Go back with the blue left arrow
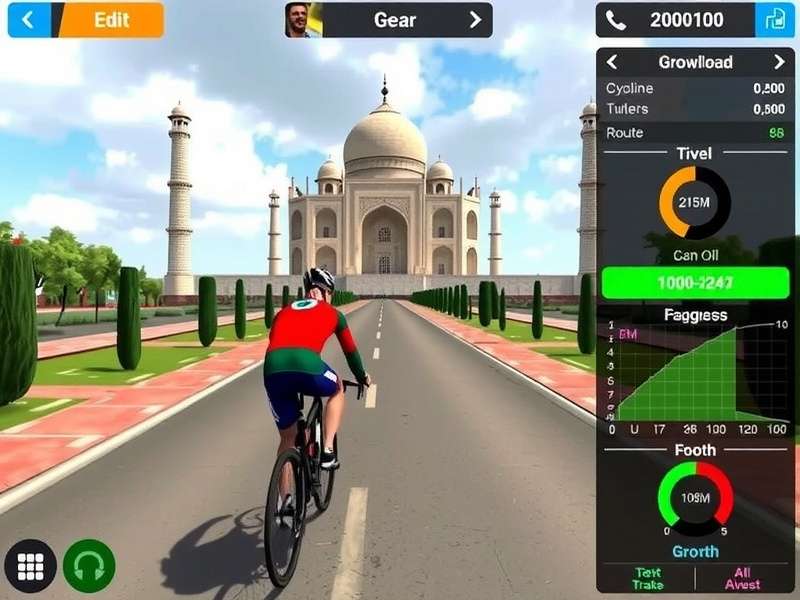The image size is (800, 600). pyautogui.click(x=28, y=20)
